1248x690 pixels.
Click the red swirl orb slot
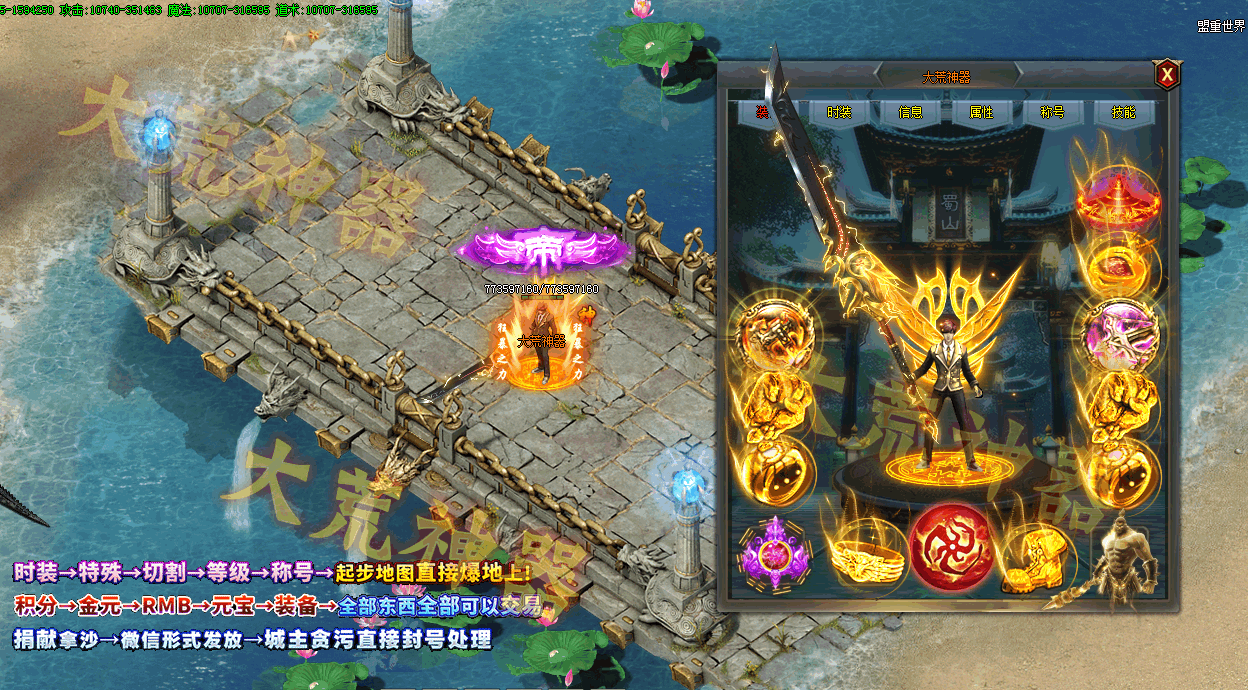951,548
